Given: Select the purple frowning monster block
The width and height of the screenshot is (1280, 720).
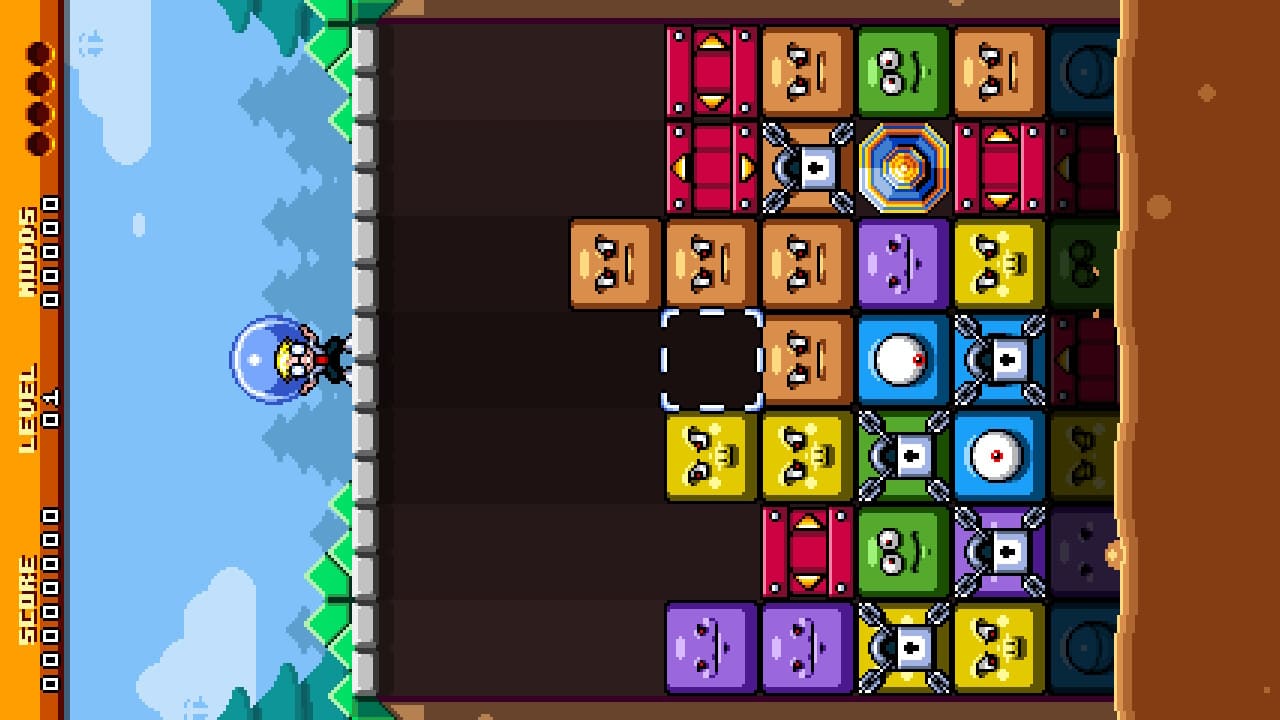Looking at the screenshot, I should (x=901, y=264).
